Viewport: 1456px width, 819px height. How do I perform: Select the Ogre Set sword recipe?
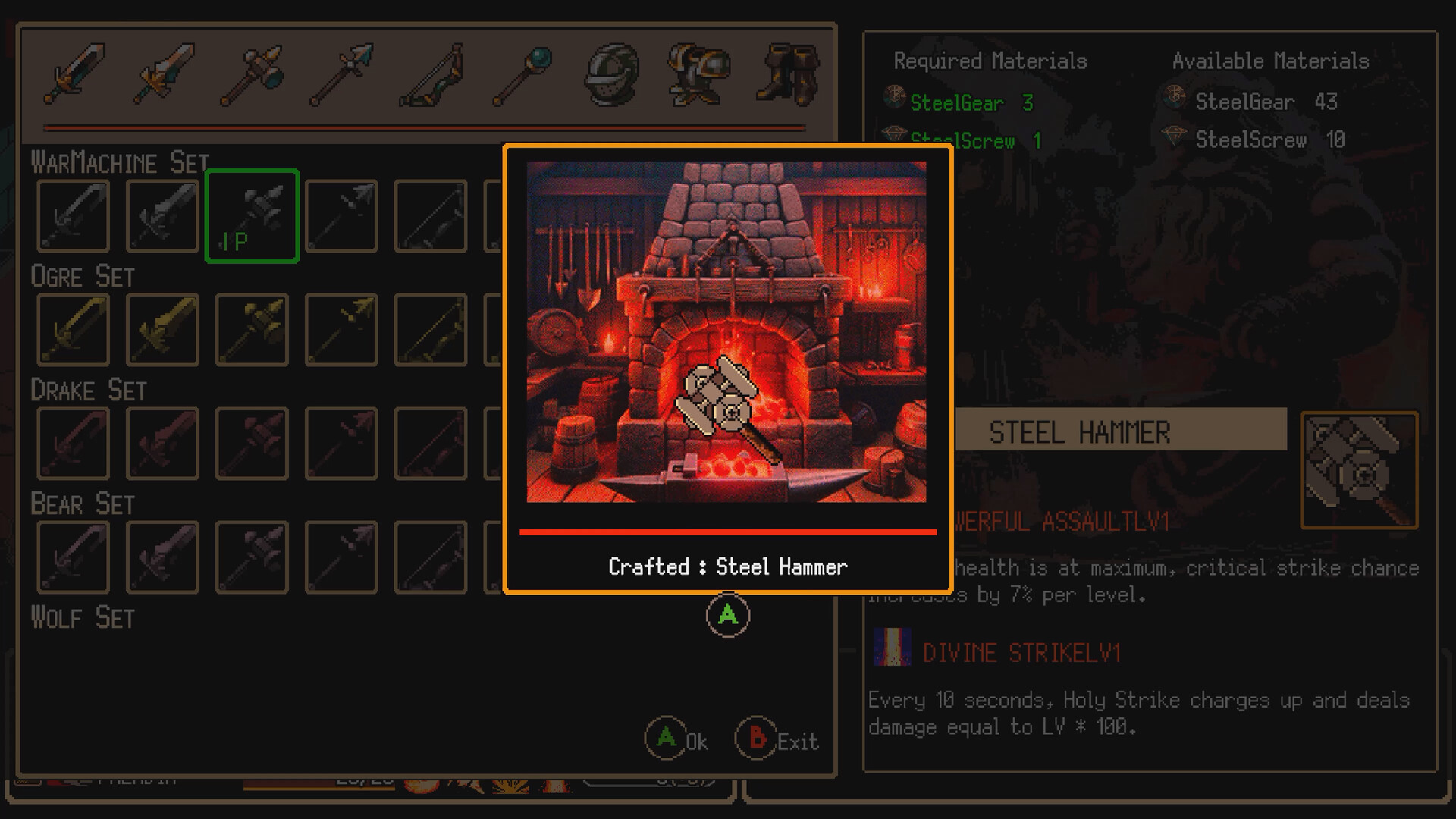point(72,329)
